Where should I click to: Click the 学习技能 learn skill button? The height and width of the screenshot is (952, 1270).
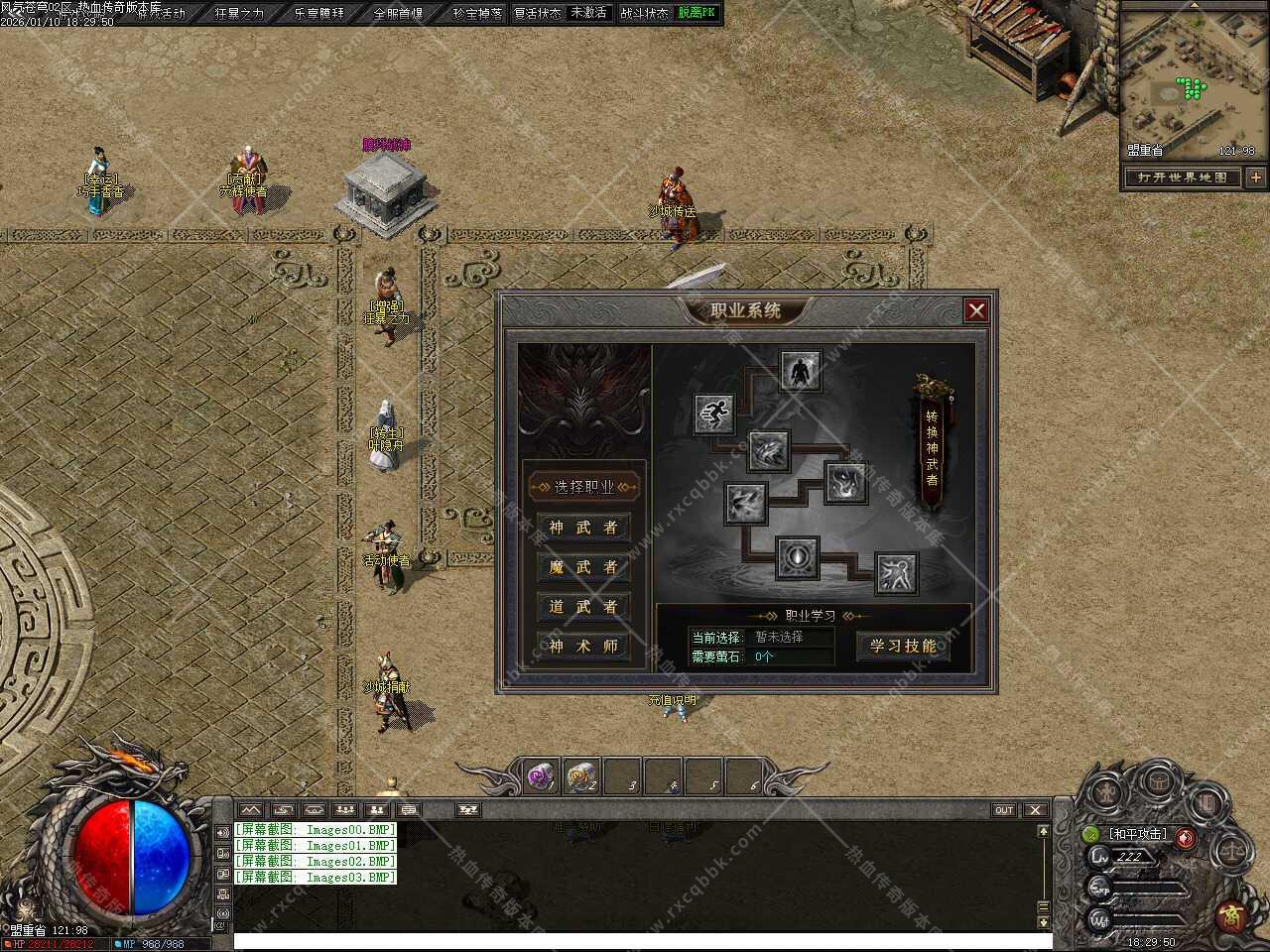[x=903, y=646]
